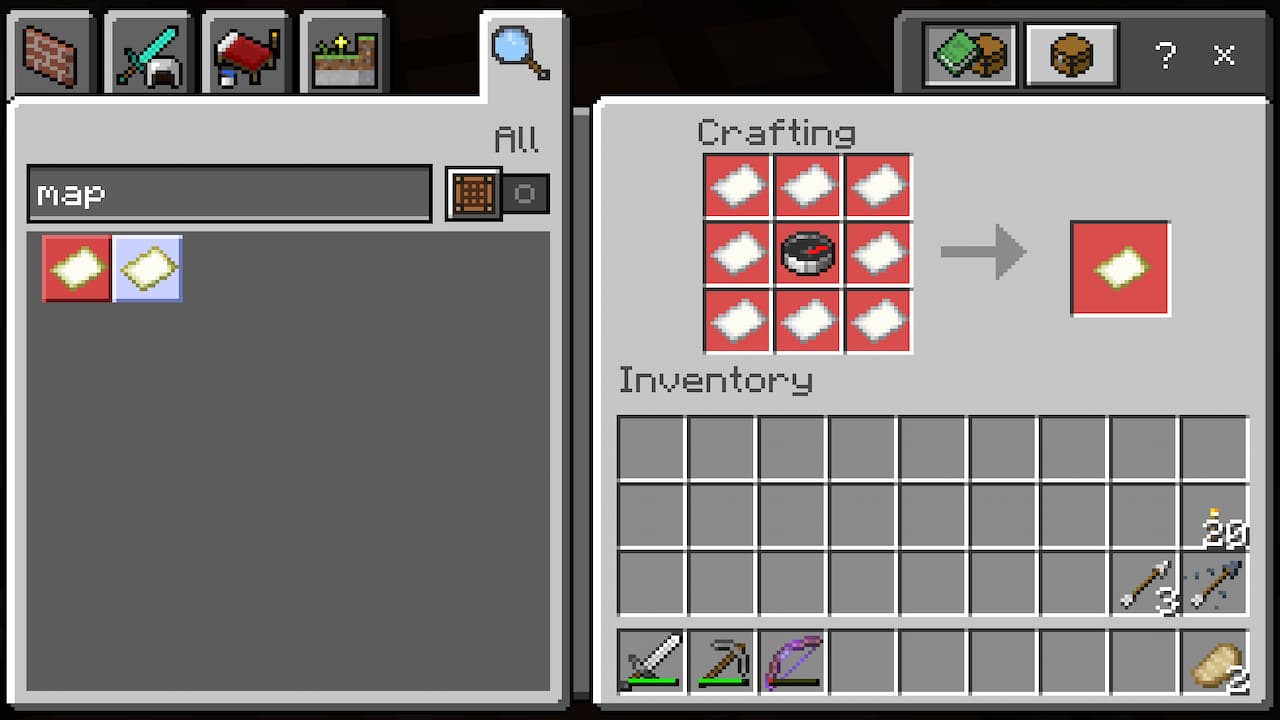Viewport: 1280px width, 720px height.
Task: Grab a paper item from the crafting grid
Action: (737, 185)
